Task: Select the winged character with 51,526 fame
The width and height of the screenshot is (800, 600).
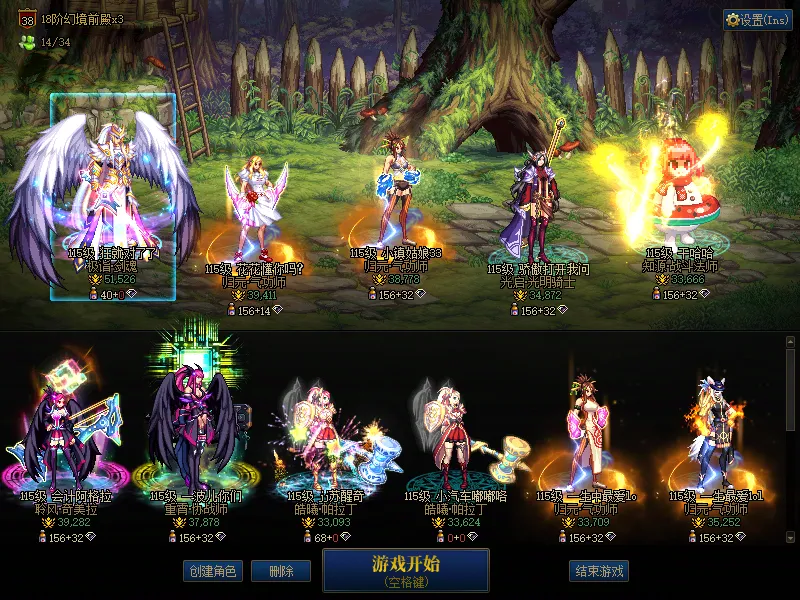Action: click(x=113, y=190)
